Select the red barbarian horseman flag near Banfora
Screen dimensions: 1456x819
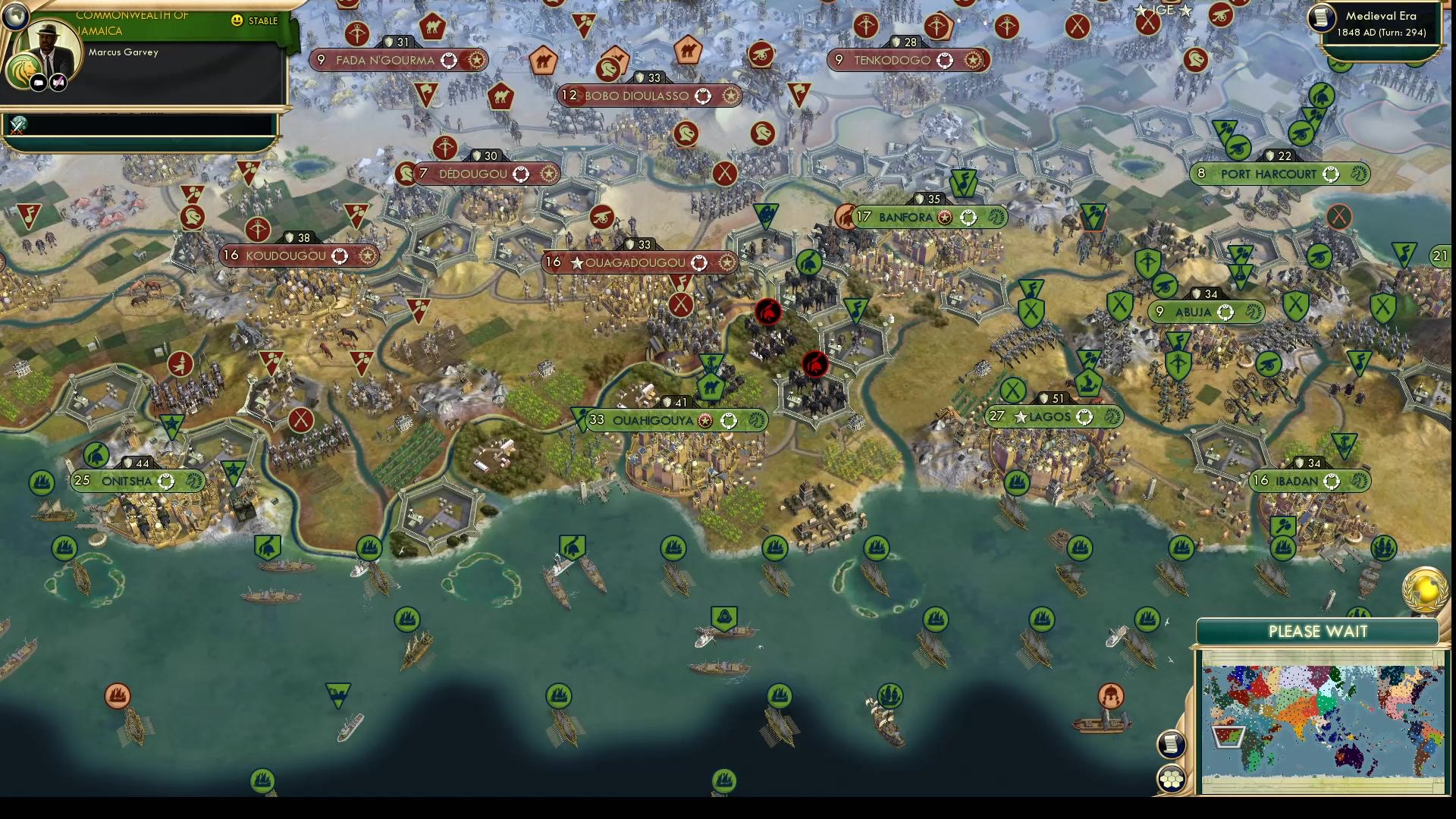[769, 310]
